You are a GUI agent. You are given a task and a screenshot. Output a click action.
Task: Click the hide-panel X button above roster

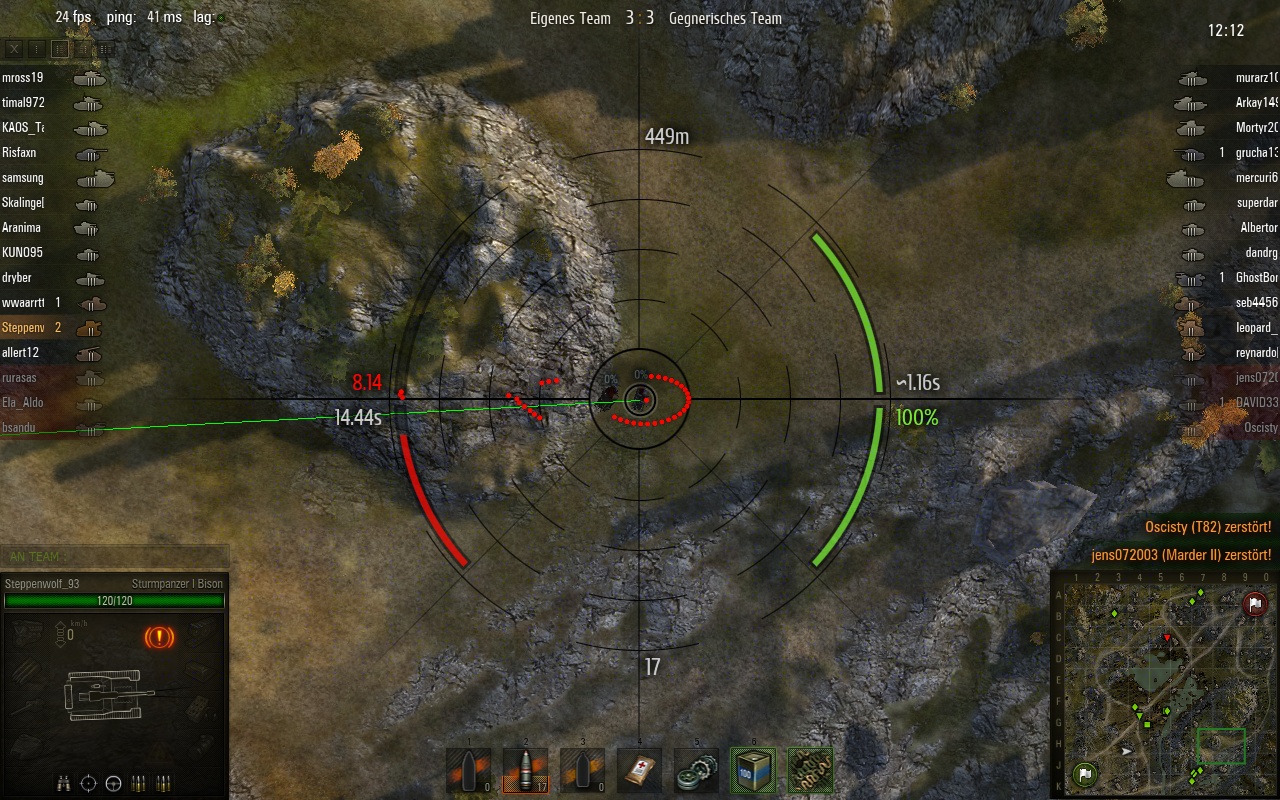[x=14, y=48]
